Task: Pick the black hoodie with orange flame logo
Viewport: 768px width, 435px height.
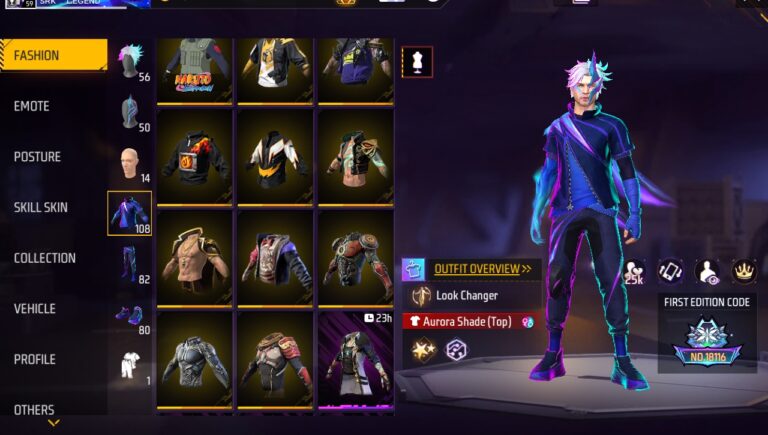Action: (194, 155)
